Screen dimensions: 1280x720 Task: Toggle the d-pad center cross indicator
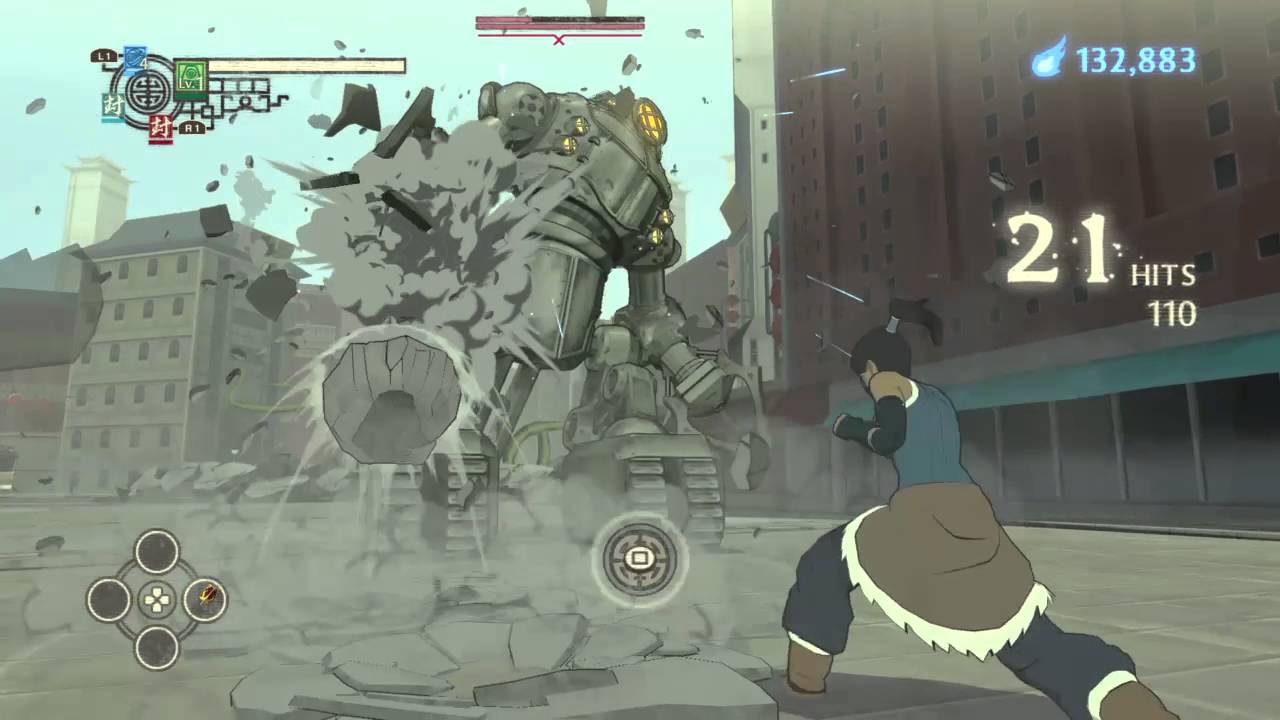[x=155, y=600]
